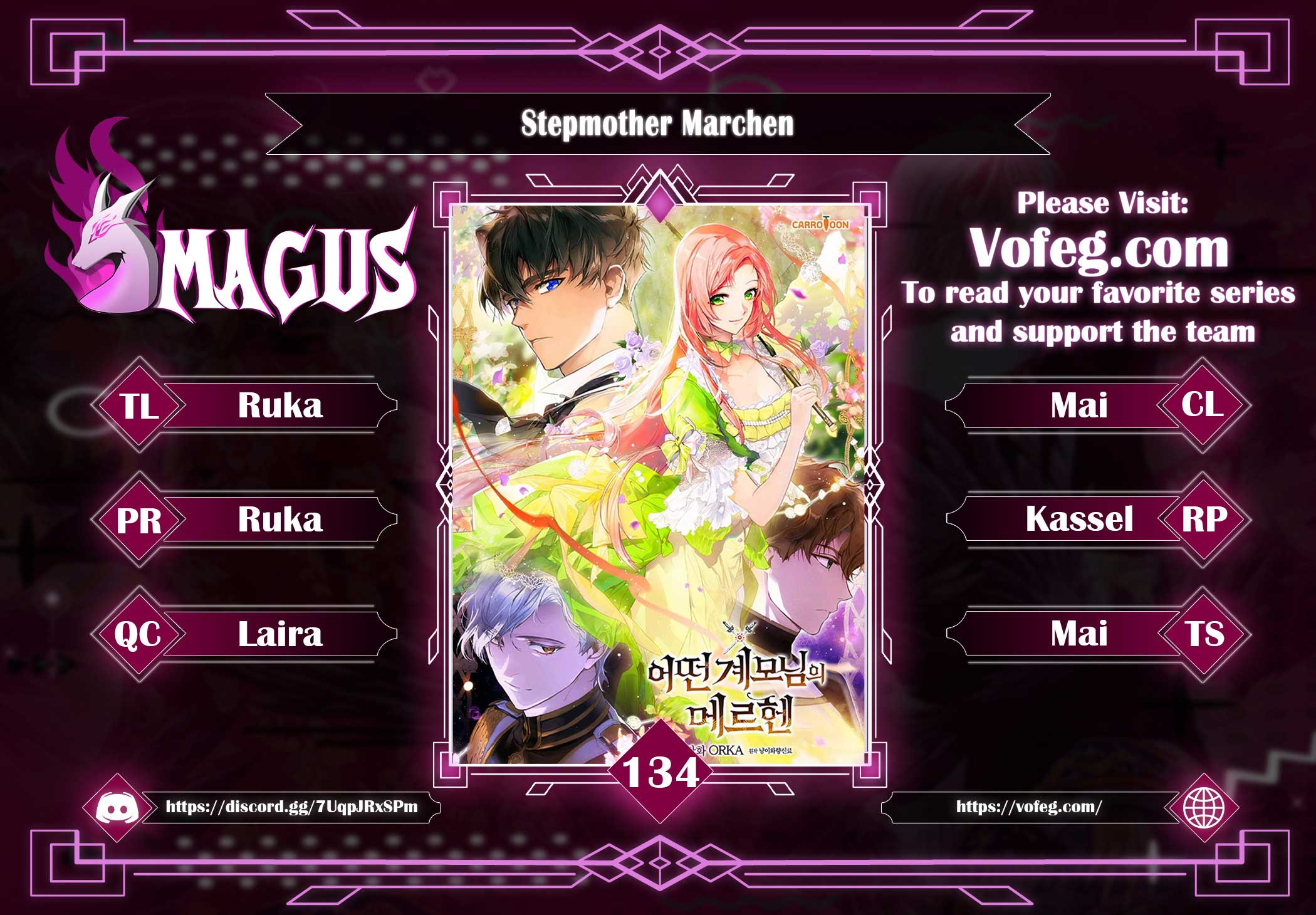The image size is (1316, 915).
Task: Select the Stepmother Marchen cover thumbnail
Action: point(659,483)
